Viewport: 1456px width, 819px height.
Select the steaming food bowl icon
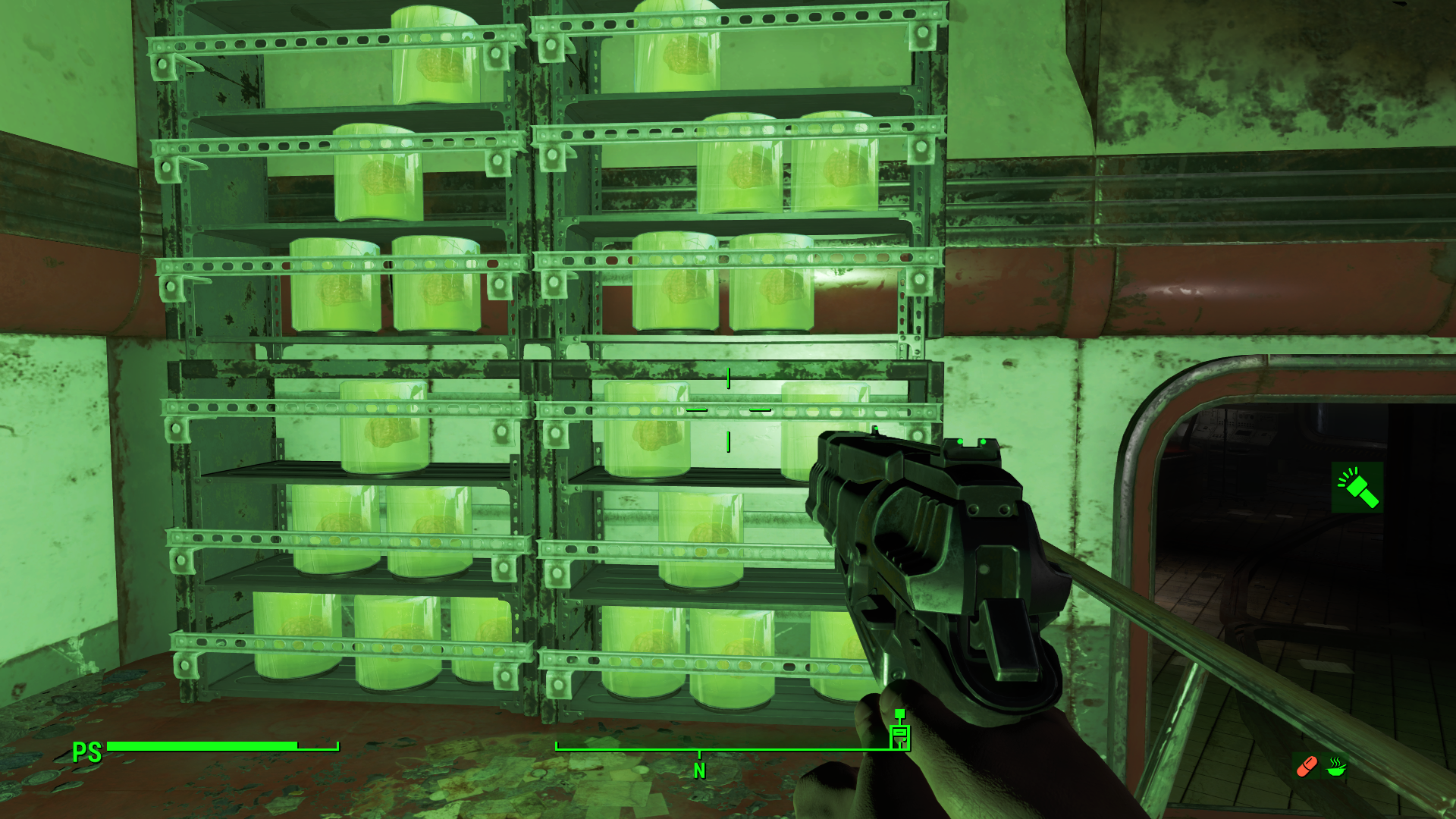(x=1336, y=767)
